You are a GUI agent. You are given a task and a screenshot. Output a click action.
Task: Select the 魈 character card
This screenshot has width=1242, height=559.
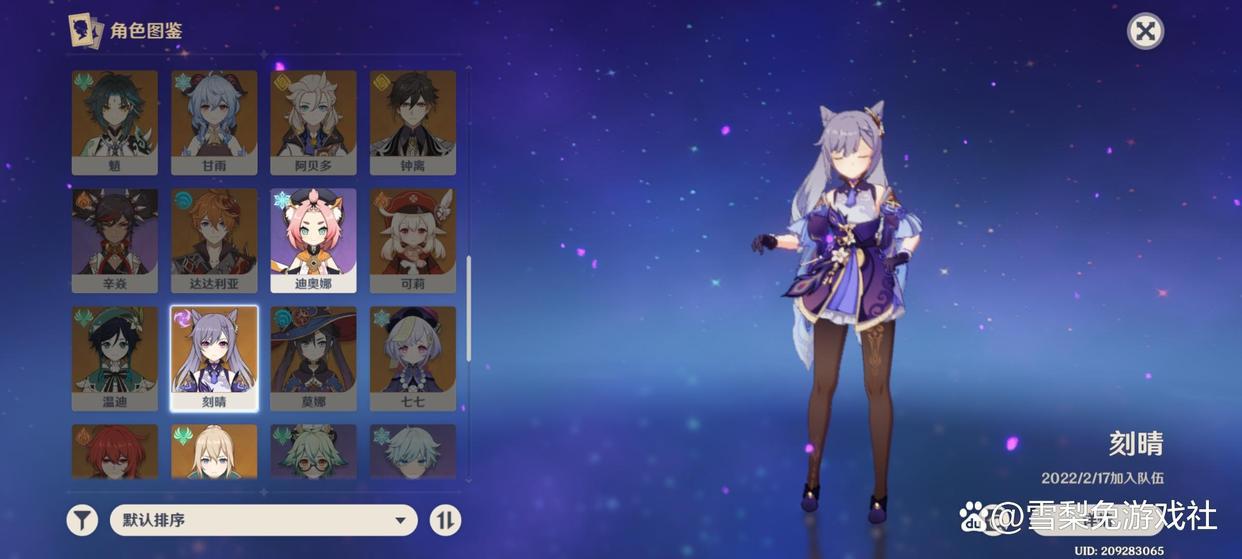tap(115, 122)
